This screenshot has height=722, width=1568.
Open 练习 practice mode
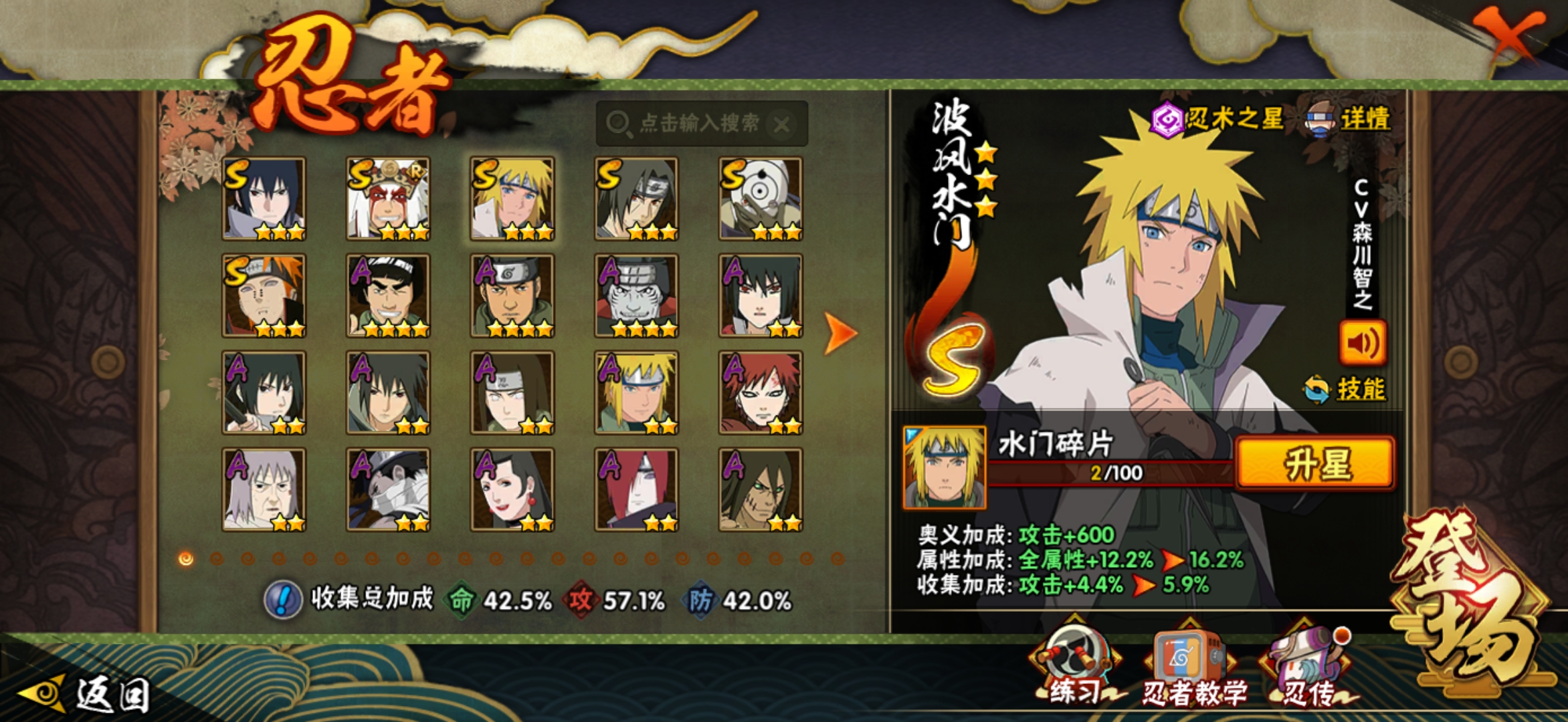[x=1074, y=669]
